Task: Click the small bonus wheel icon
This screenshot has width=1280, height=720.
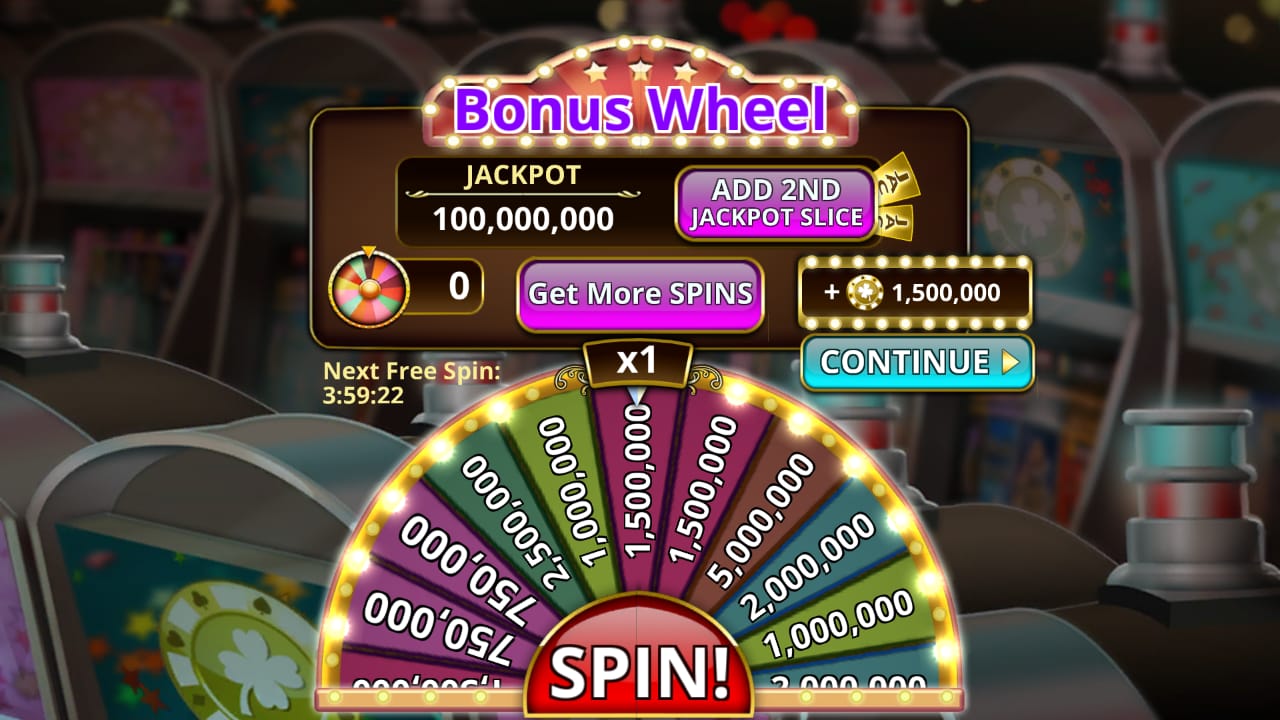Action: tap(371, 291)
